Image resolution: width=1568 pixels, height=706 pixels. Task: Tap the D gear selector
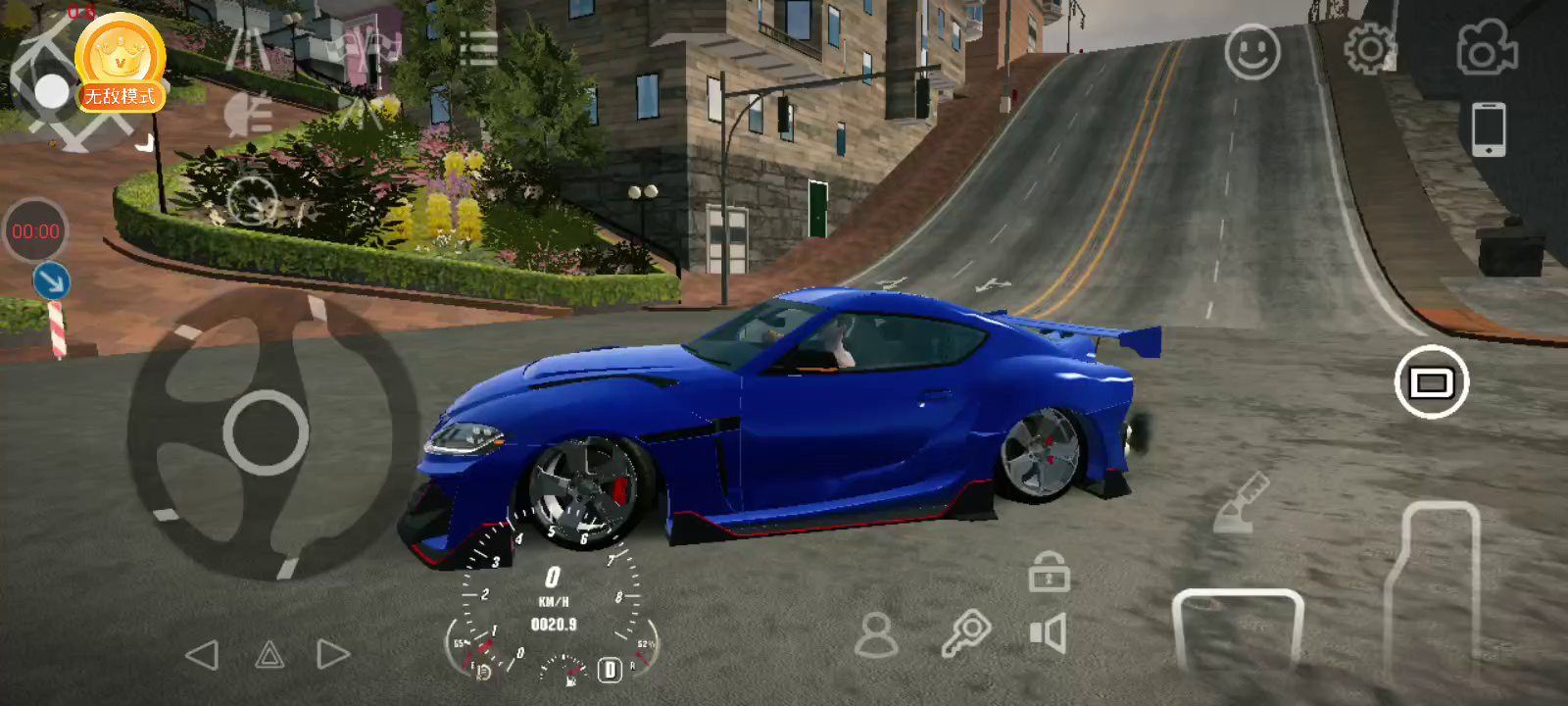610,670
